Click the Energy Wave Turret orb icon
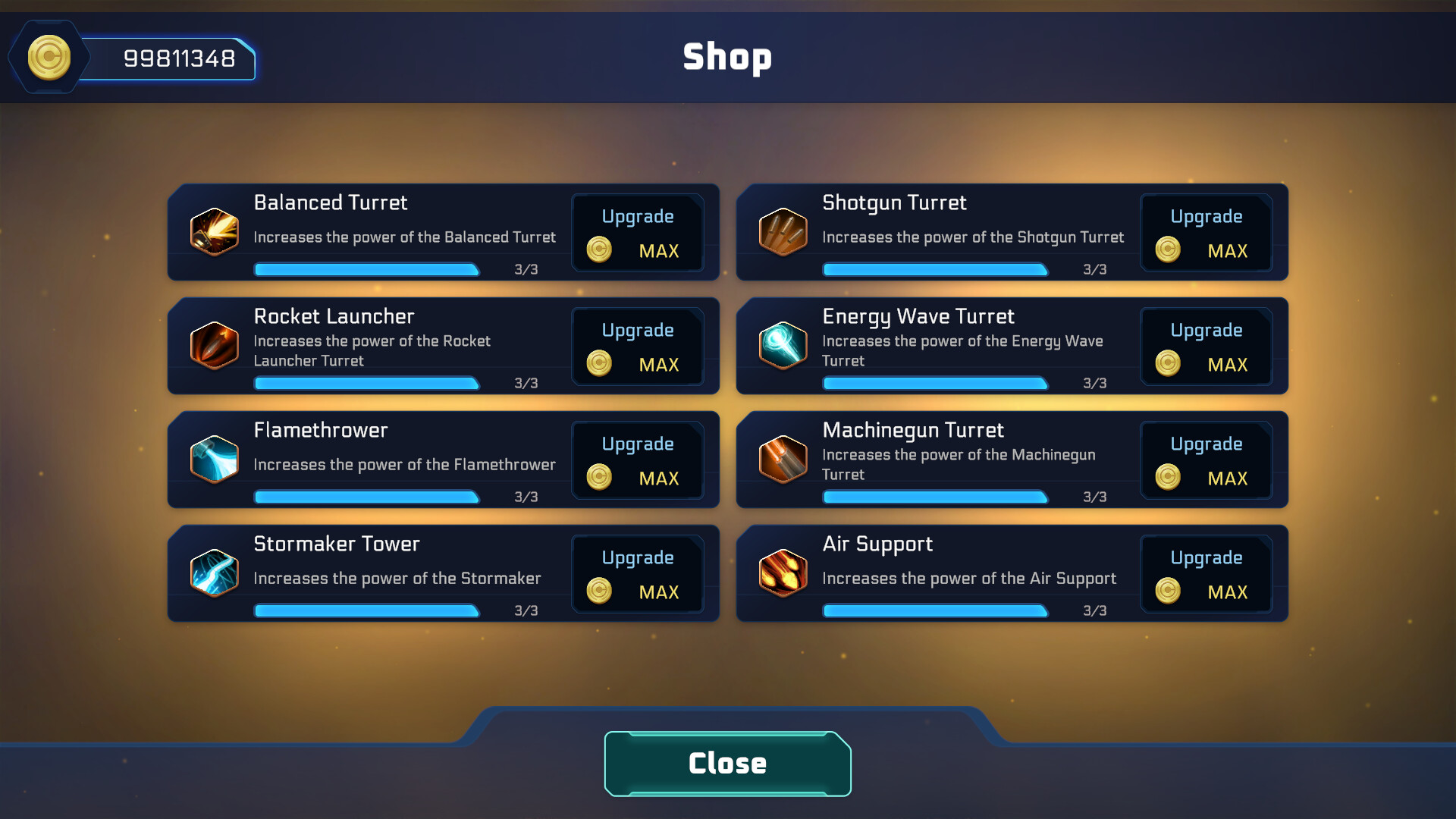The image size is (1456, 819). pos(783,347)
